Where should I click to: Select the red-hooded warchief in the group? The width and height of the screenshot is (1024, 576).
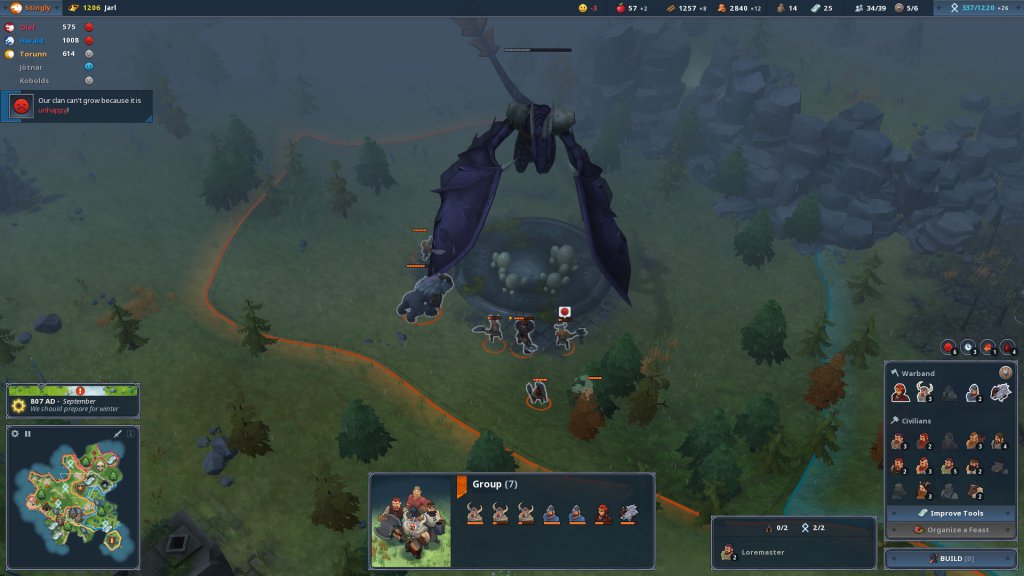602,513
